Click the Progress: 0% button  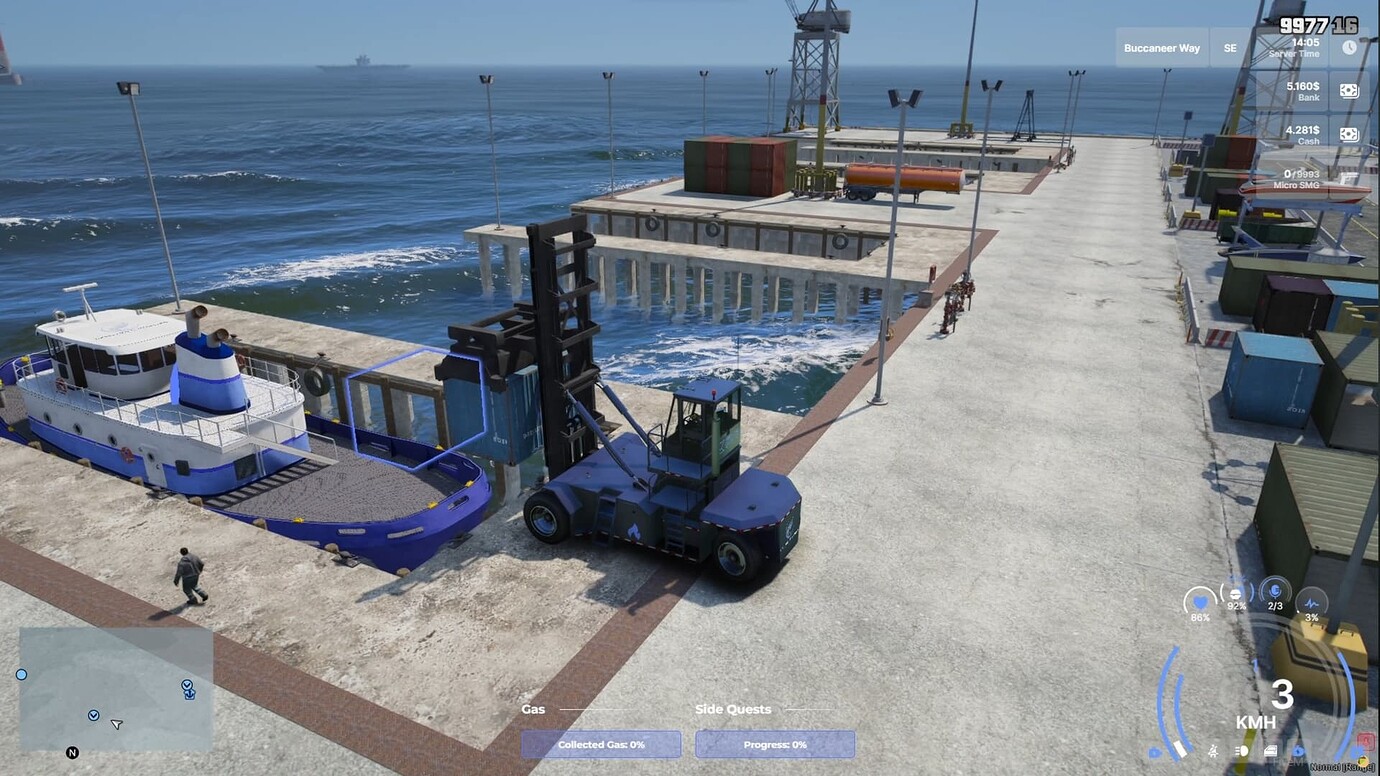click(774, 744)
